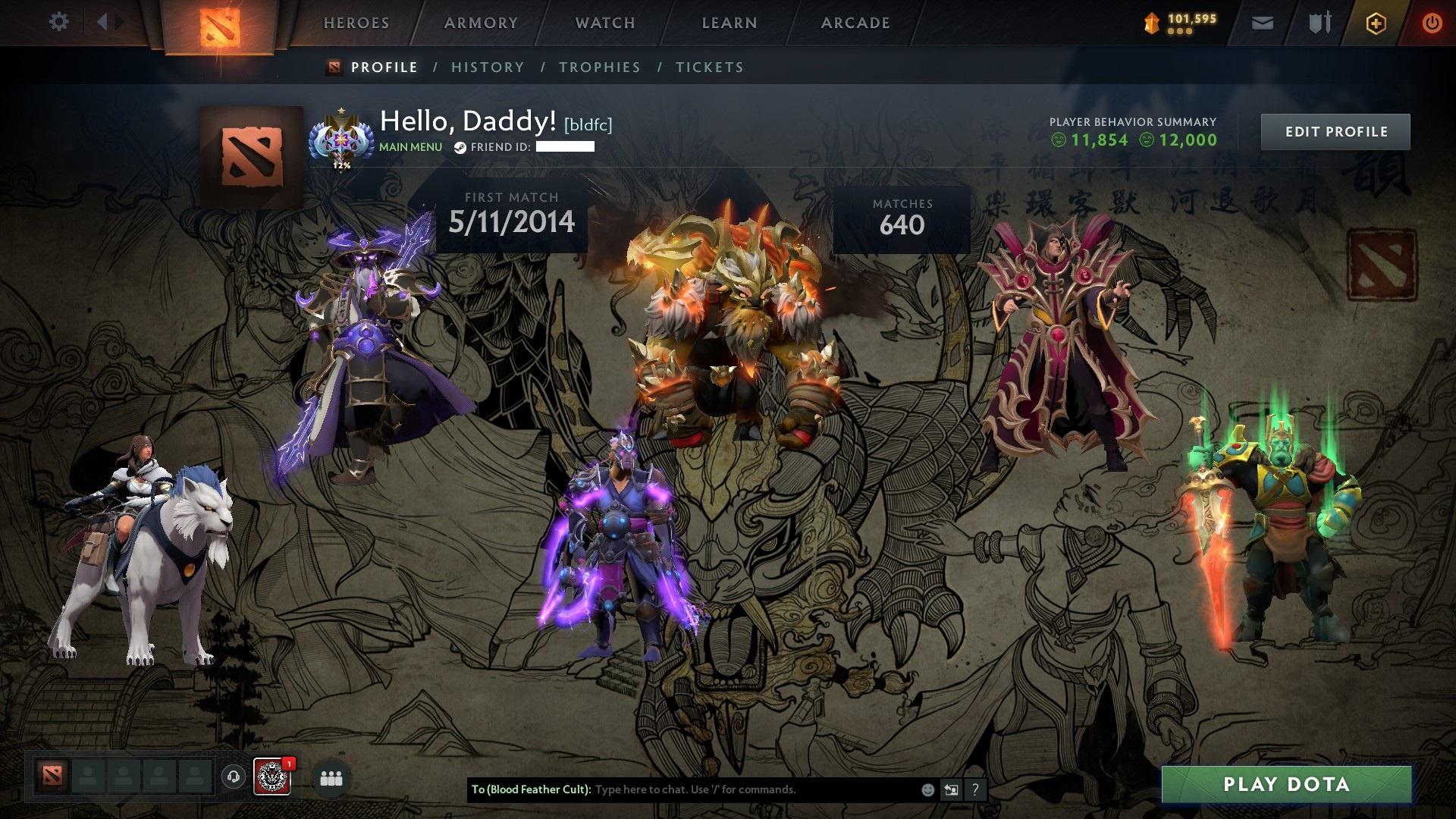1456x819 pixels.
Task: Start matchmaking with Play Dota
Action: click(x=1286, y=784)
